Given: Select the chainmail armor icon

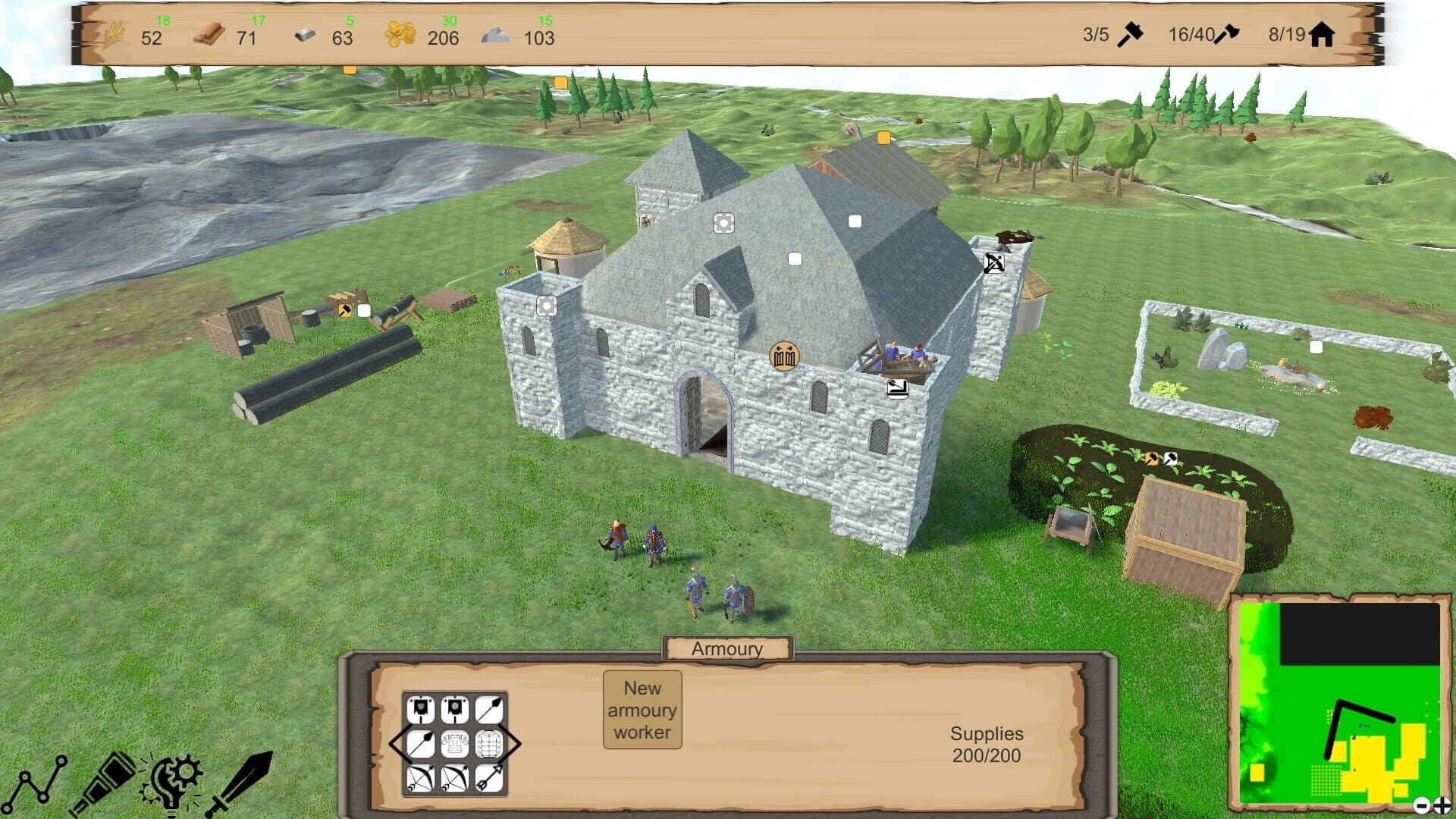Looking at the screenshot, I should click(455, 743).
